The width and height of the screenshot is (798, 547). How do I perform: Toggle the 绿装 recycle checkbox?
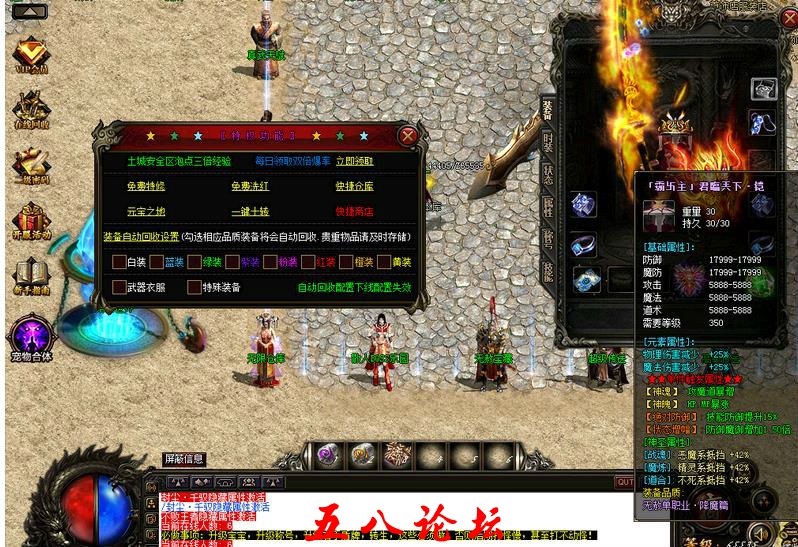[194, 262]
